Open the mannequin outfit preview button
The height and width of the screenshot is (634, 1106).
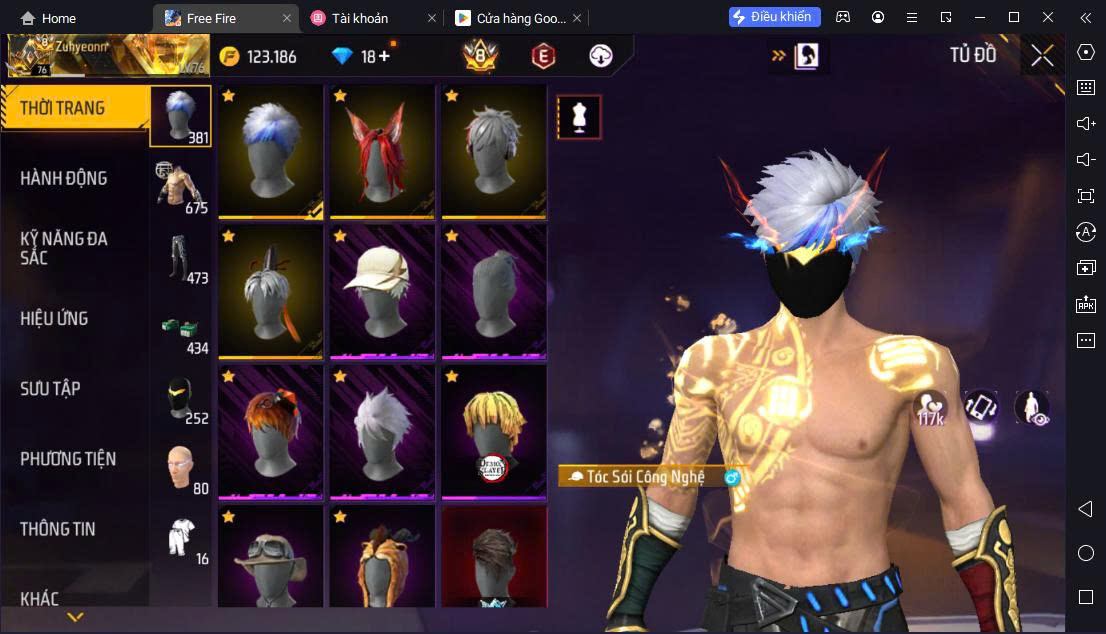coord(579,117)
